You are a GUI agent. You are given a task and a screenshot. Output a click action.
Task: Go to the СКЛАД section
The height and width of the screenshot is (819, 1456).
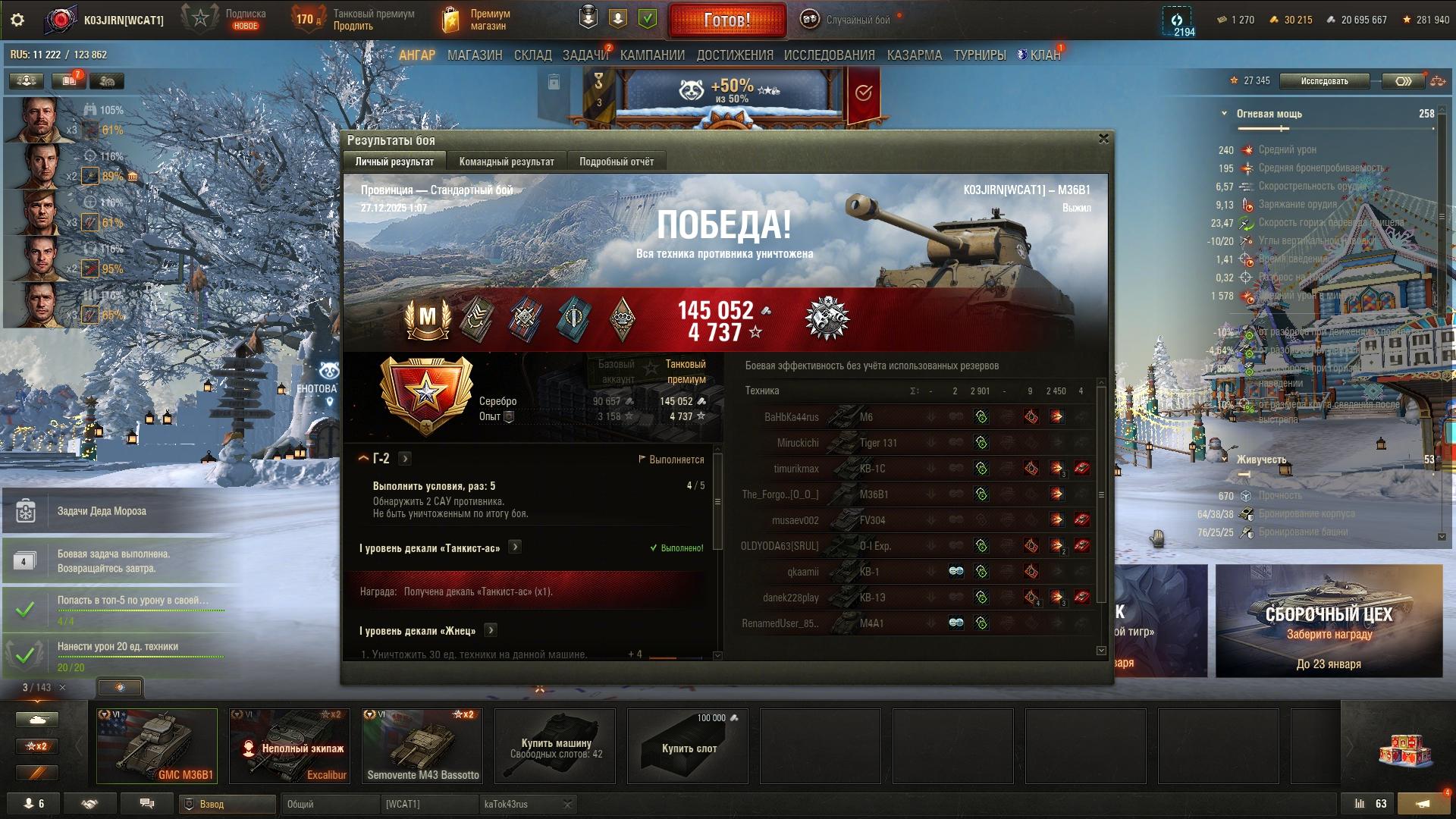click(532, 55)
